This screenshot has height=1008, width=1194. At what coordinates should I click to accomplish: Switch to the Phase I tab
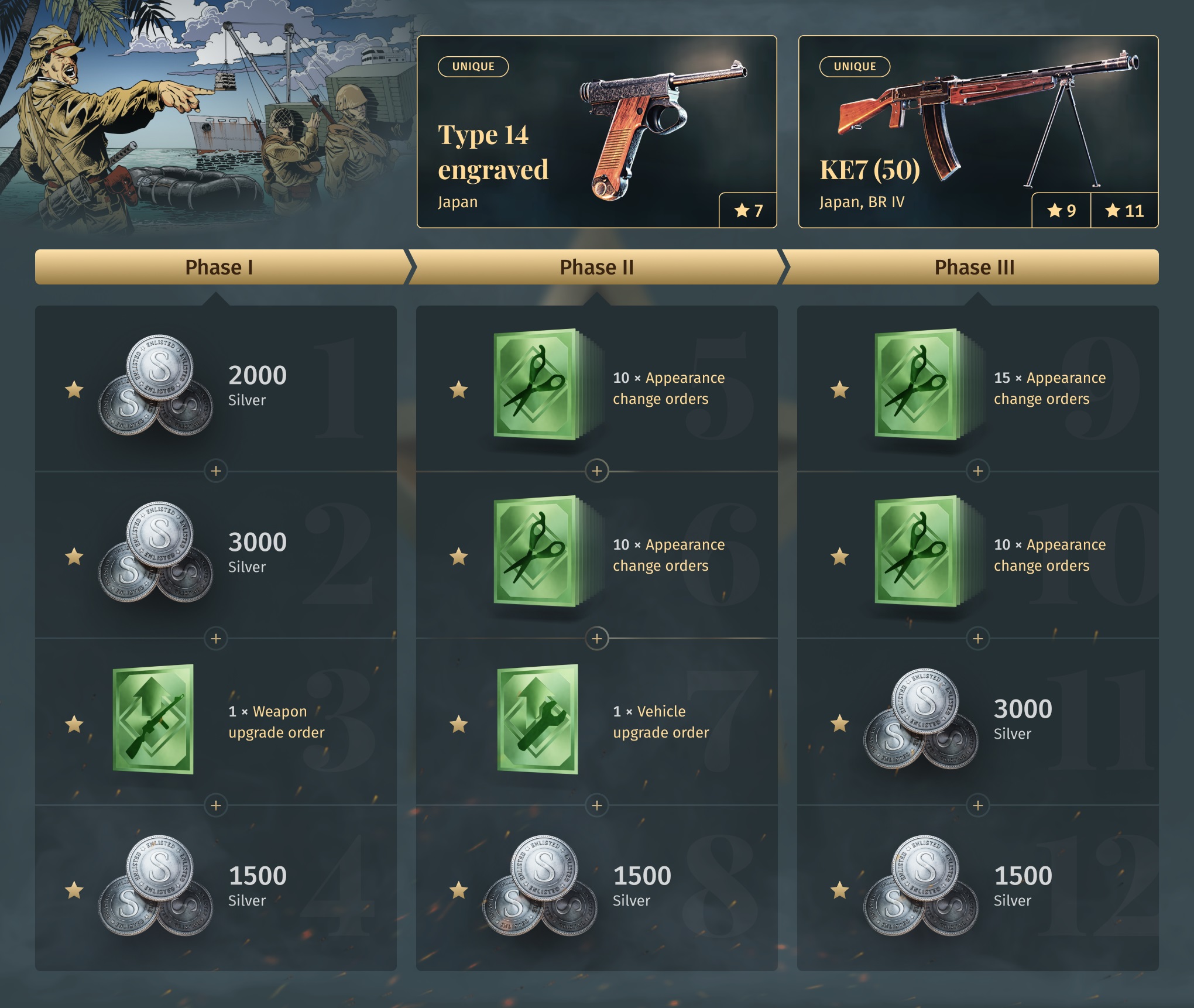coord(219,268)
